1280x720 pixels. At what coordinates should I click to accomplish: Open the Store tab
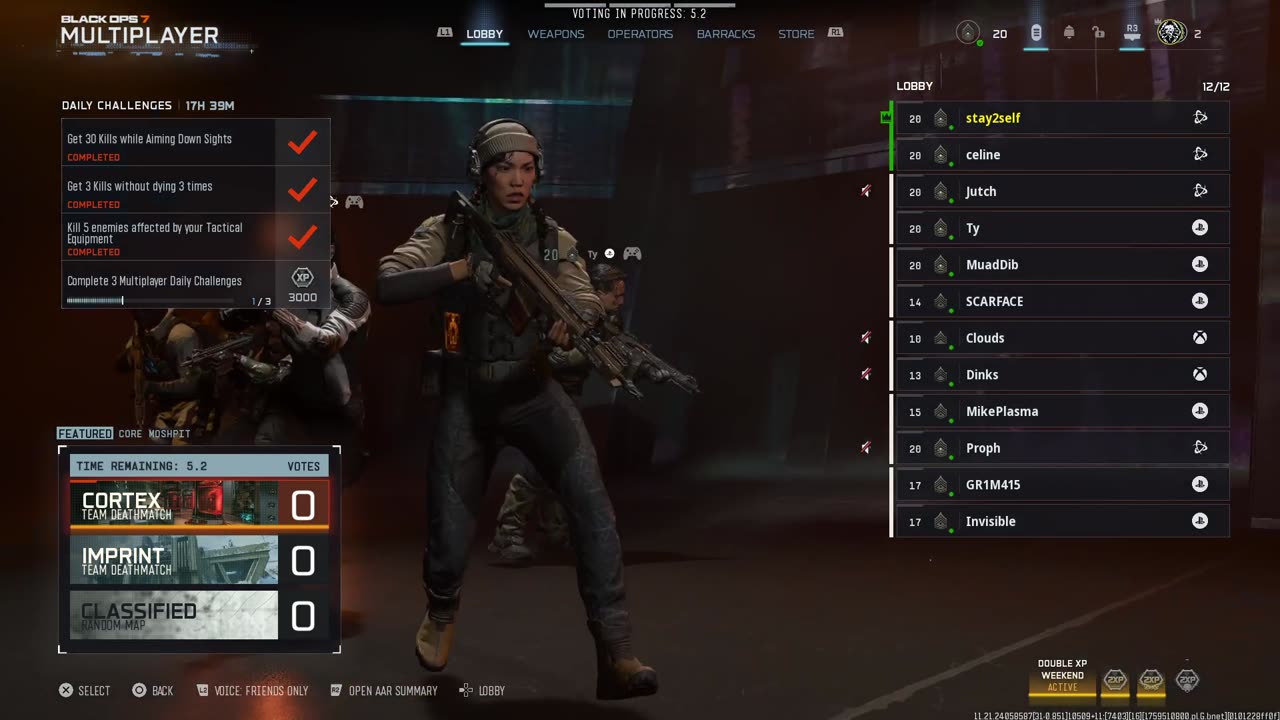796,34
